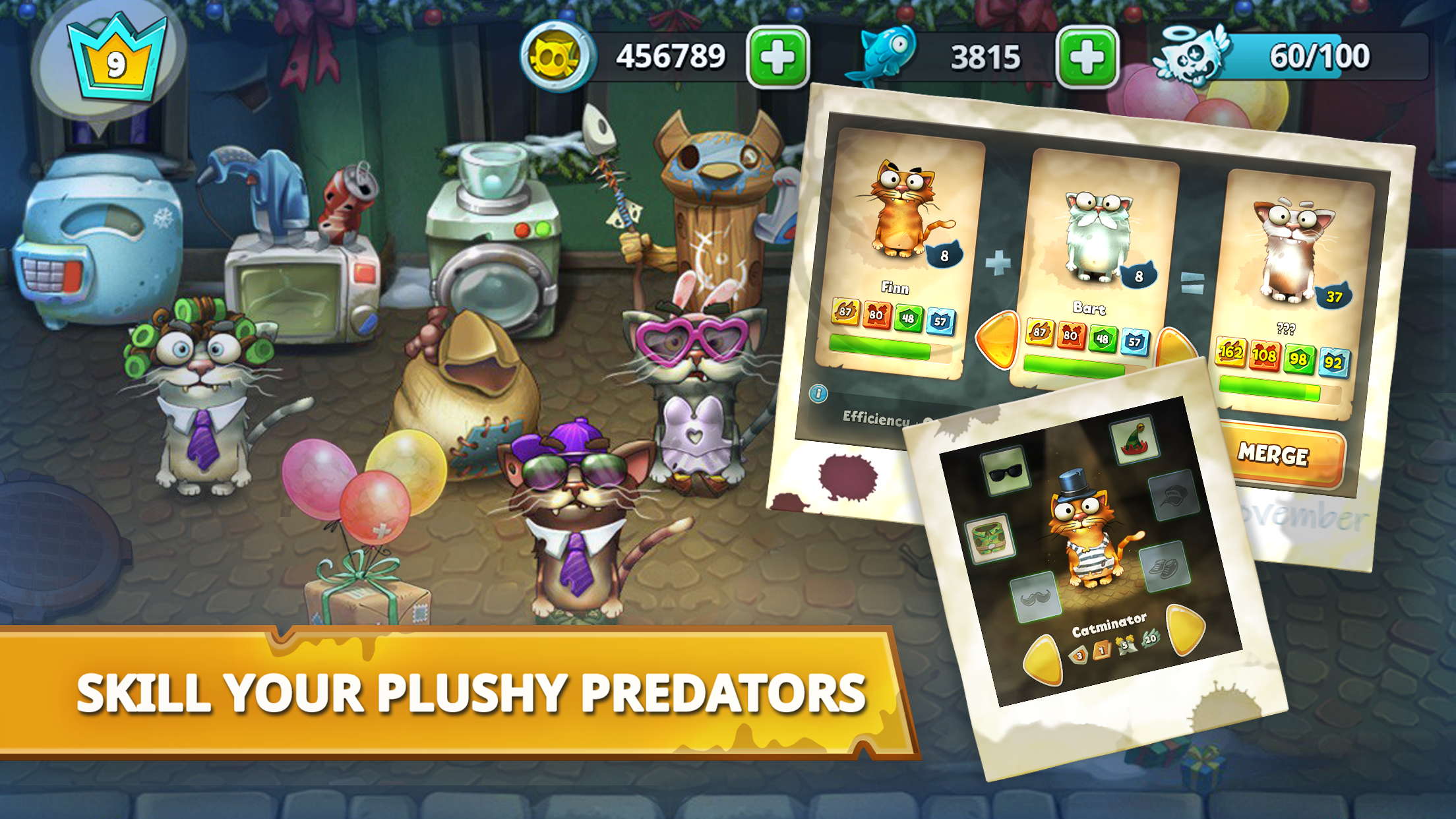The image size is (1456, 819).
Task: Click the info icon on the merge panel
Action: point(818,394)
